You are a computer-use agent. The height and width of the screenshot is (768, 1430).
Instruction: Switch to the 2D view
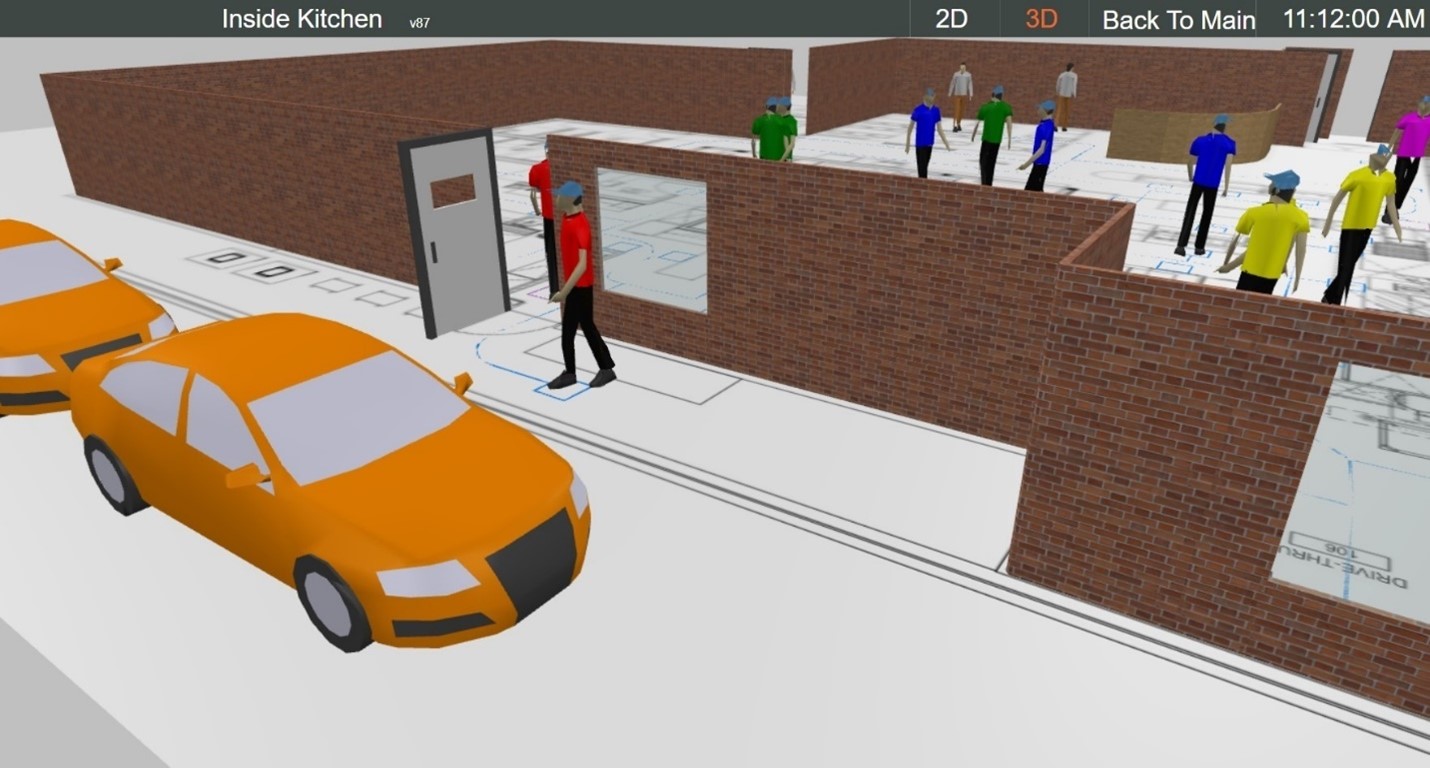tap(950, 18)
